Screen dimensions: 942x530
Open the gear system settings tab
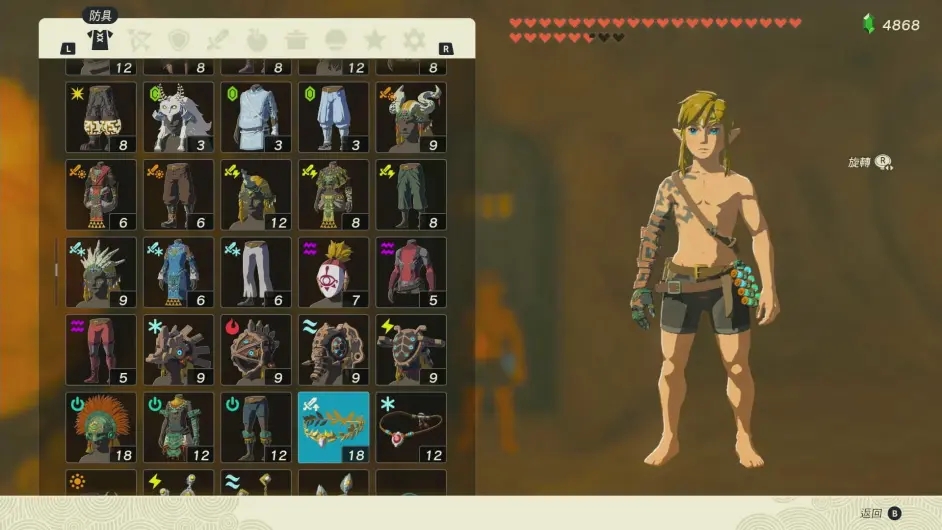coord(413,41)
